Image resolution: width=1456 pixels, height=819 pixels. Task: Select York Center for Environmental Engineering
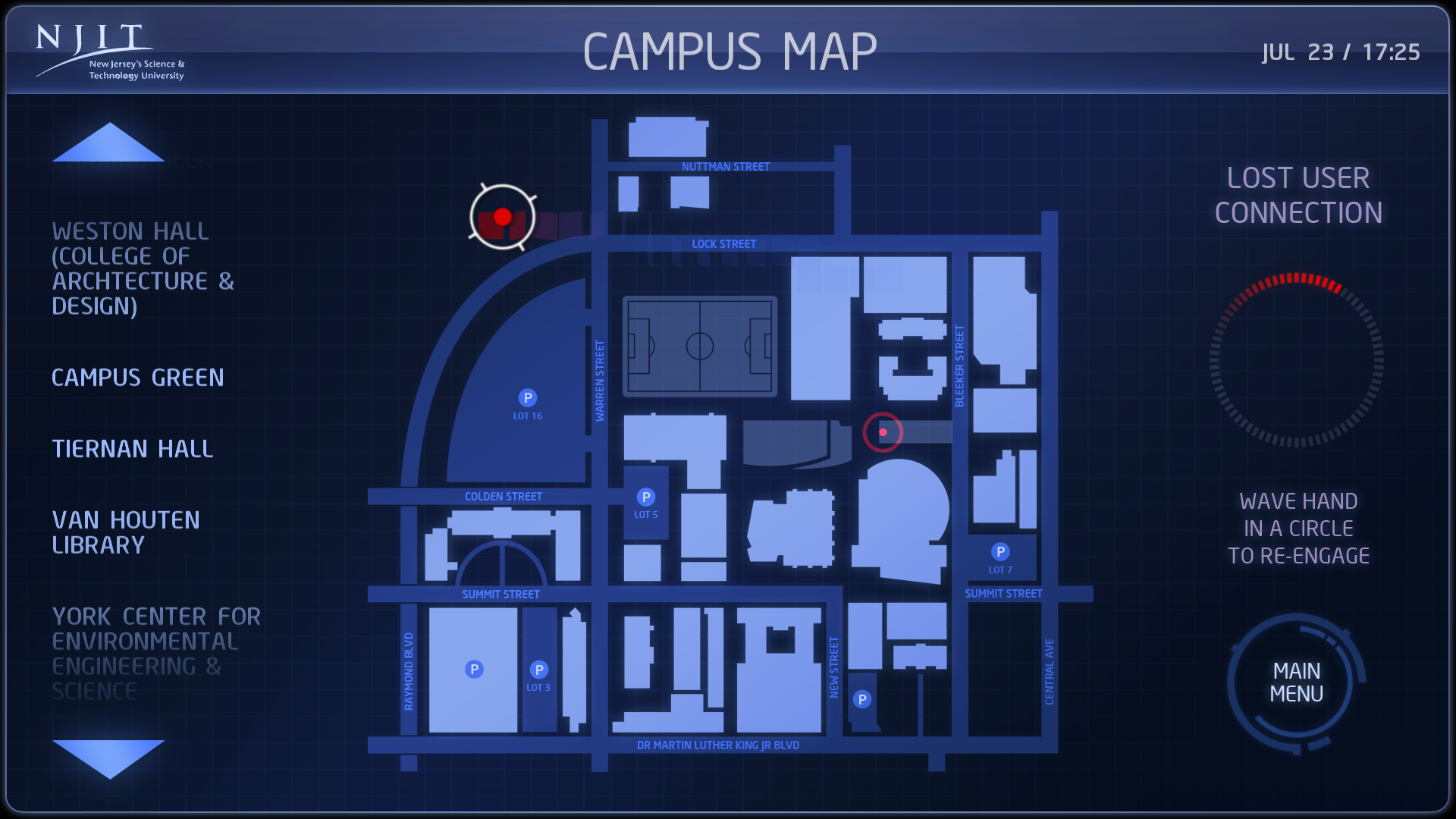click(x=155, y=653)
